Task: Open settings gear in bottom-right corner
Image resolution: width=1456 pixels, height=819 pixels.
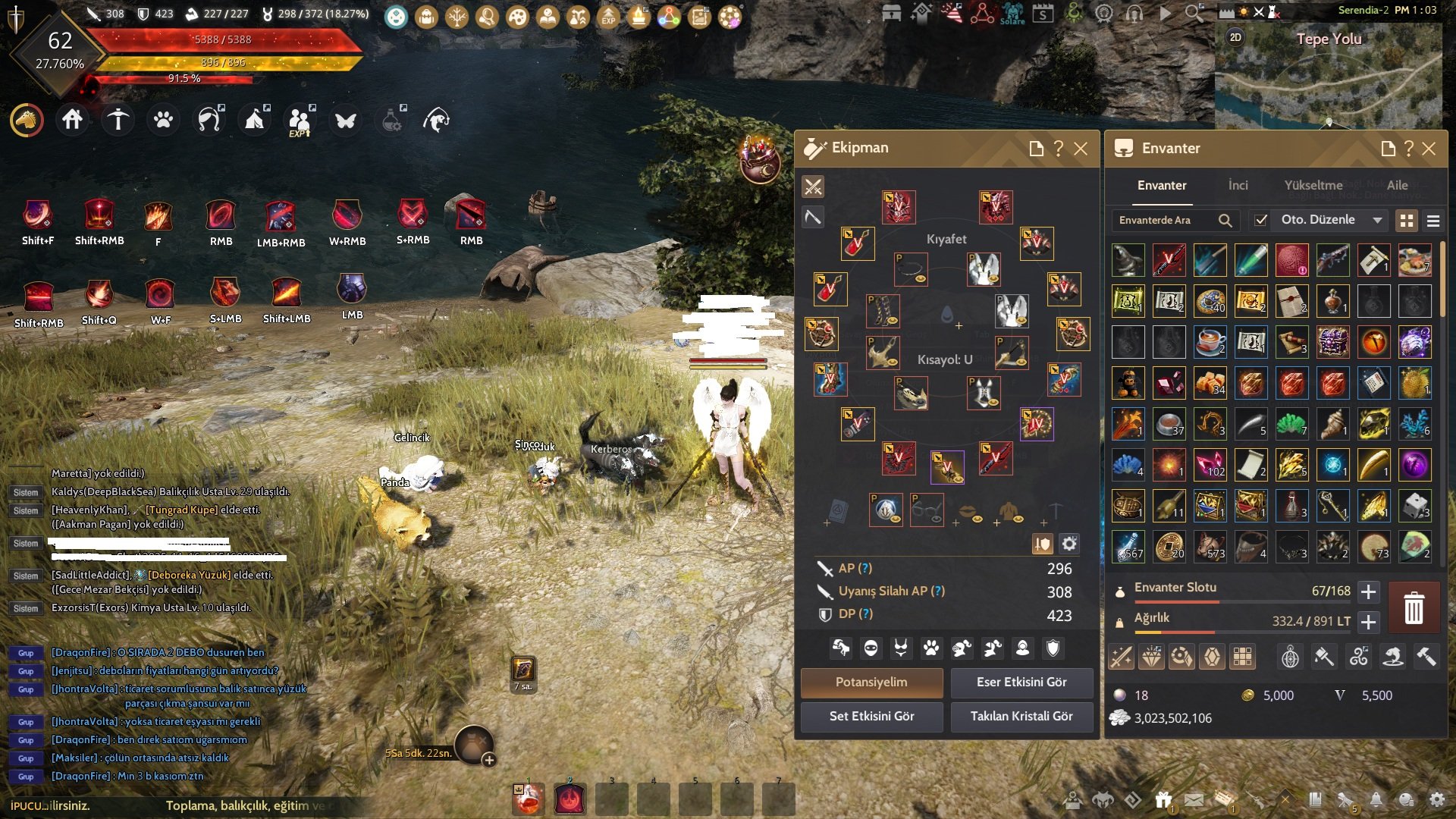Action: 1436,799
